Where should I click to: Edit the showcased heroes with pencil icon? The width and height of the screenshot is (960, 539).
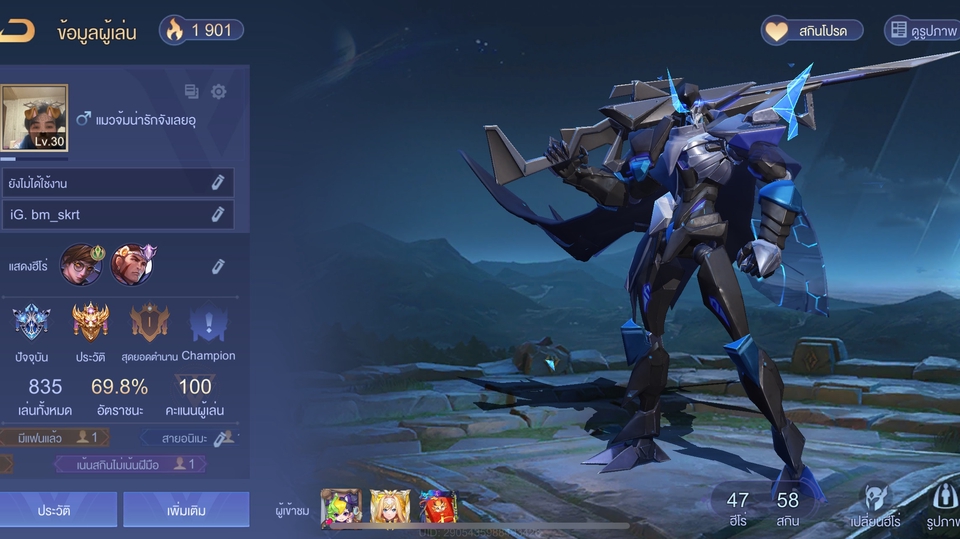(218, 266)
